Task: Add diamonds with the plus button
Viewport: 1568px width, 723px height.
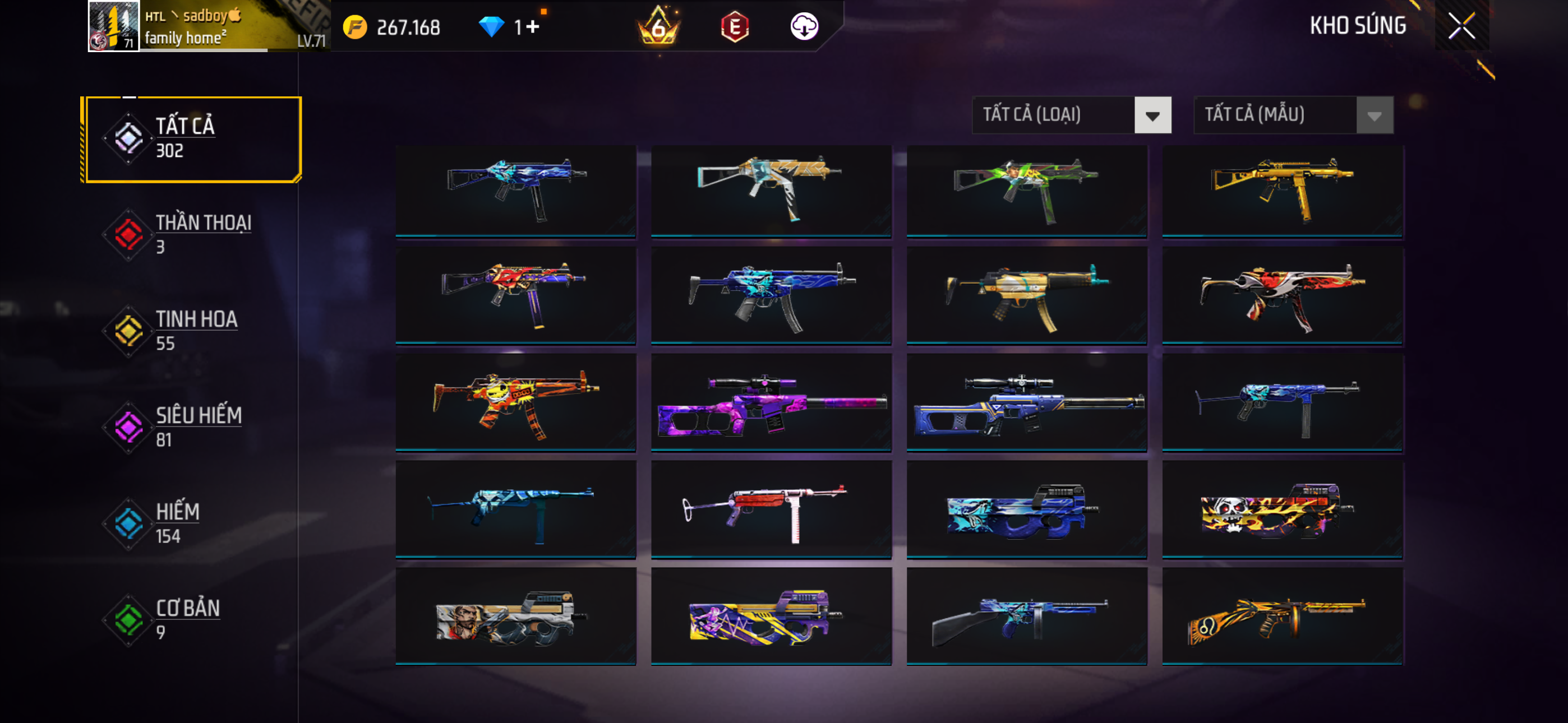Action: coord(533,27)
